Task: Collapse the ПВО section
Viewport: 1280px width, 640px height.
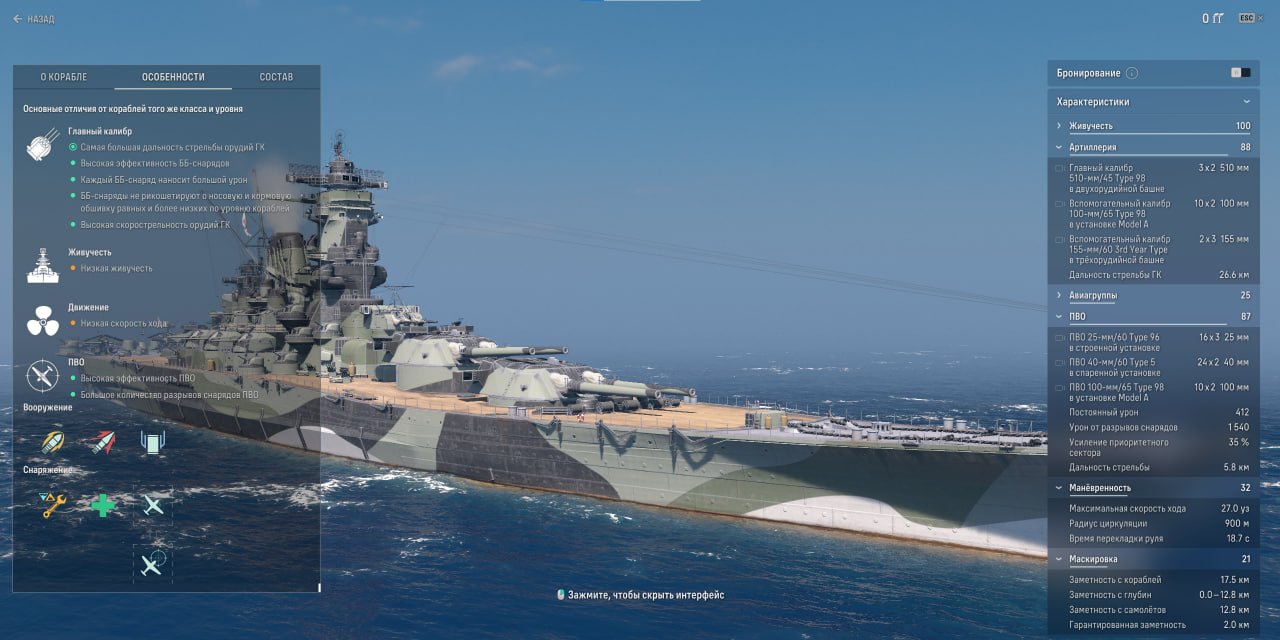Action: click(1077, 317)
